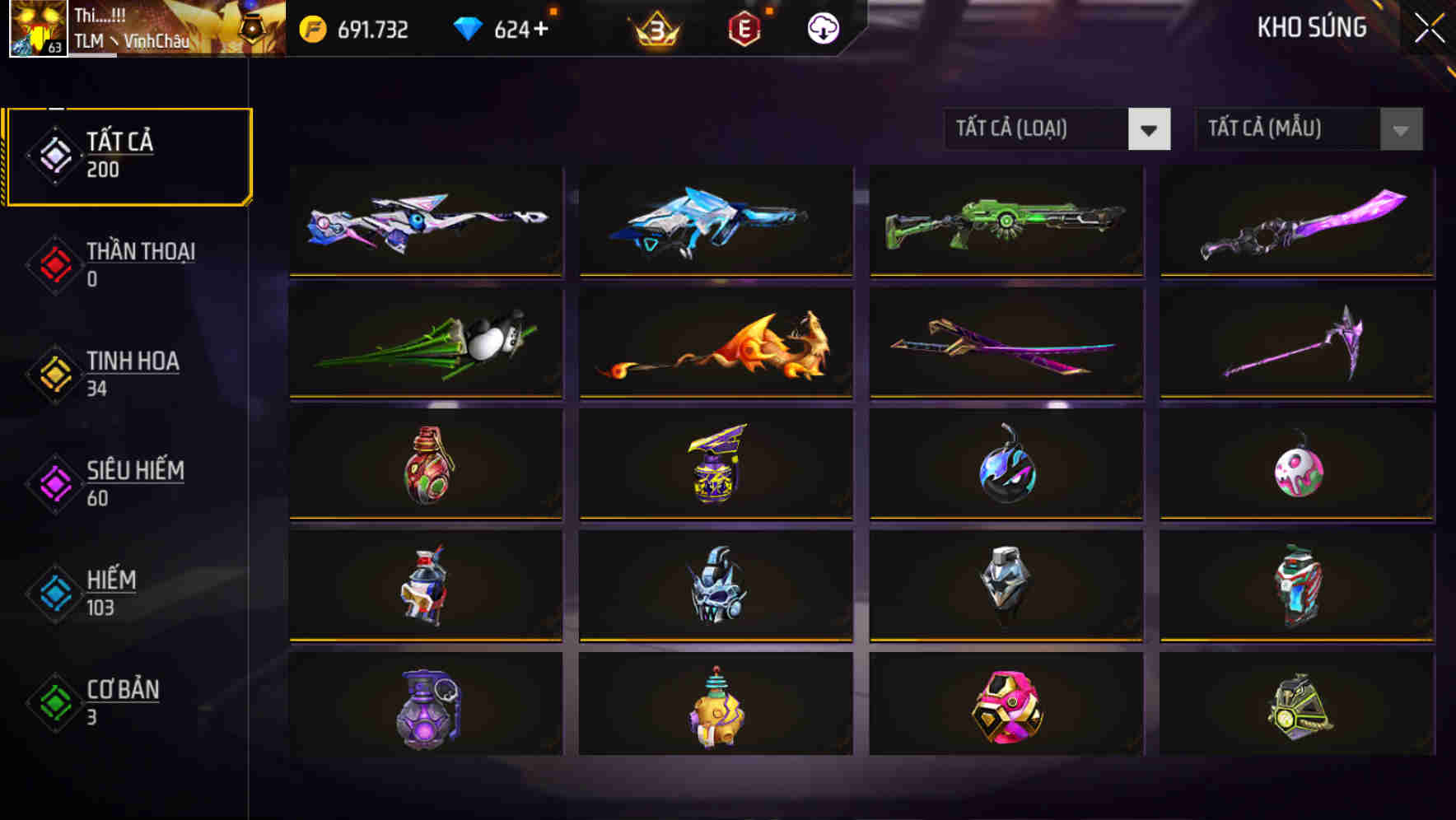Image resolution: width=1456 pixels, height=820 pixels.
Task: Click the red E event badge
Action: click(x=744, y=29)
